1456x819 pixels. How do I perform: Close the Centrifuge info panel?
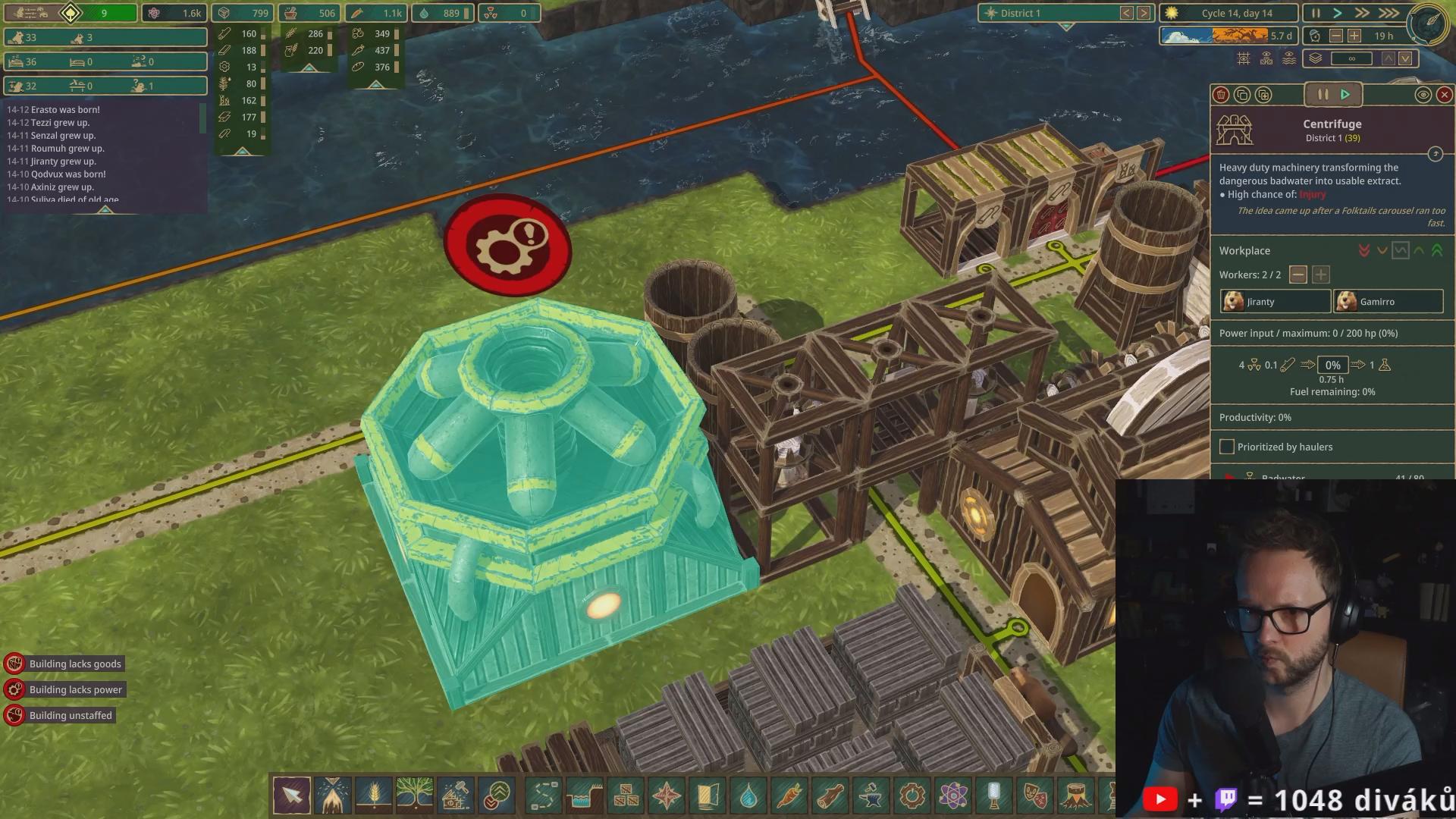1444,95
